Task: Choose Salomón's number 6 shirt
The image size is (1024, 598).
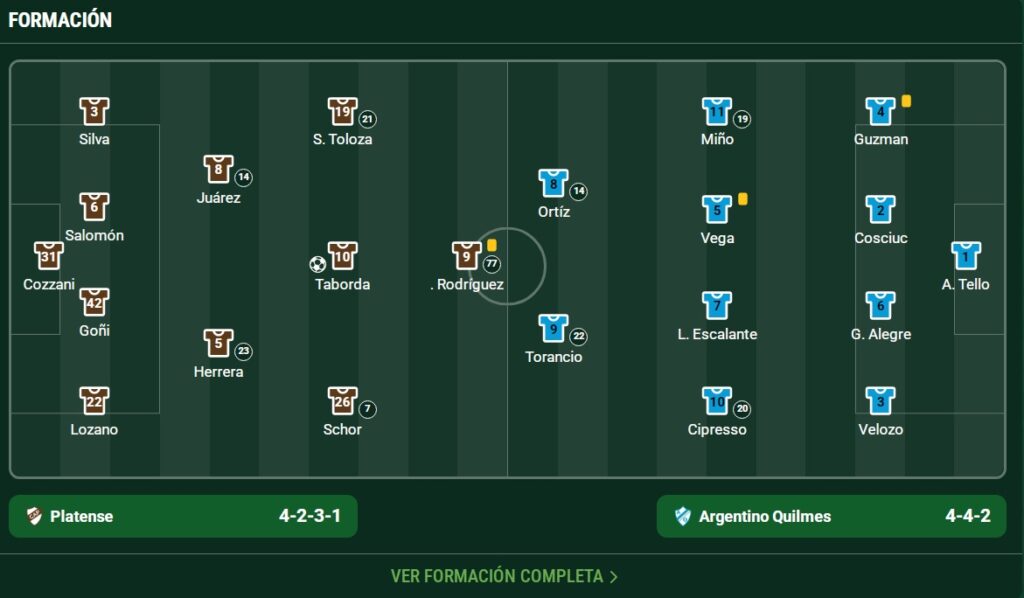Action: (x=94, y=207)
